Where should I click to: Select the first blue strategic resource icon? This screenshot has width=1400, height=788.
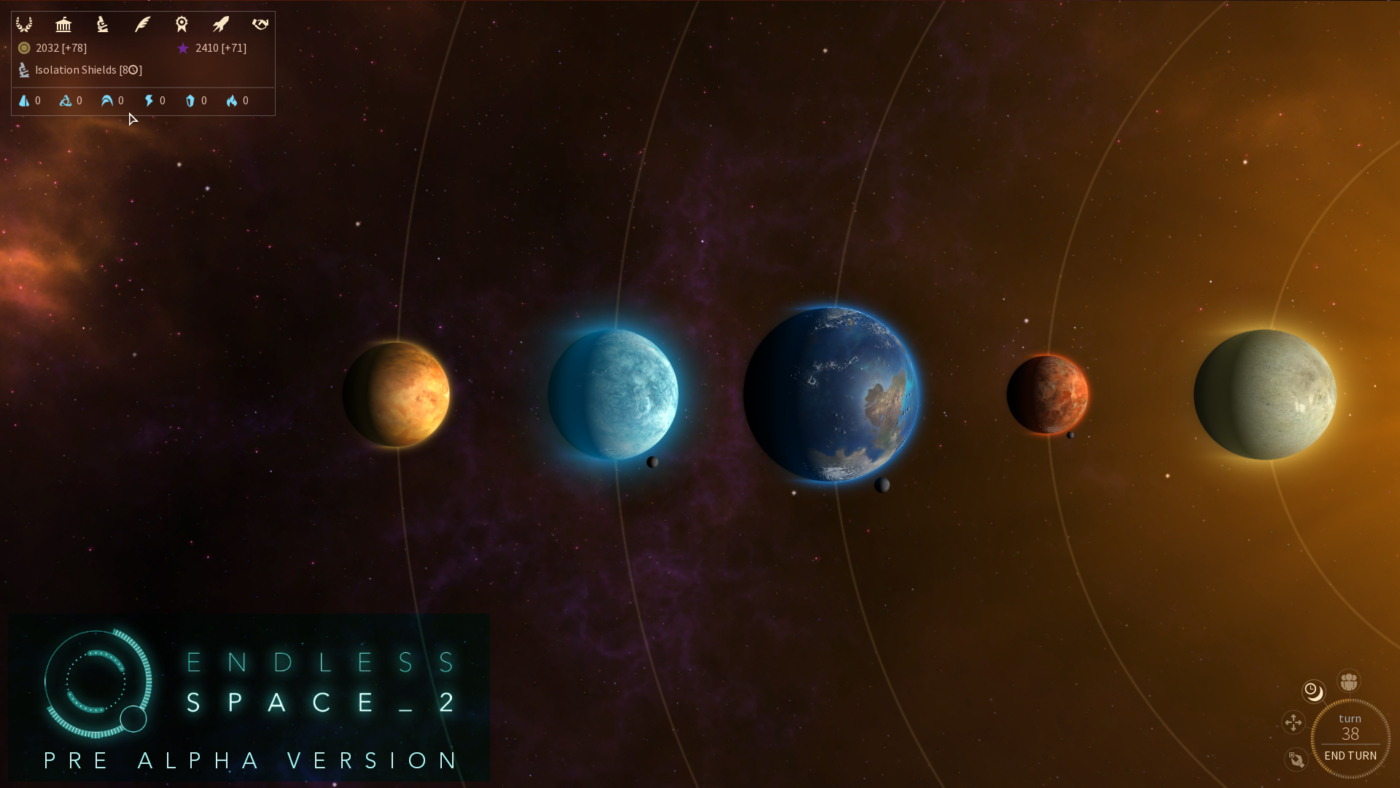point(22,100)
